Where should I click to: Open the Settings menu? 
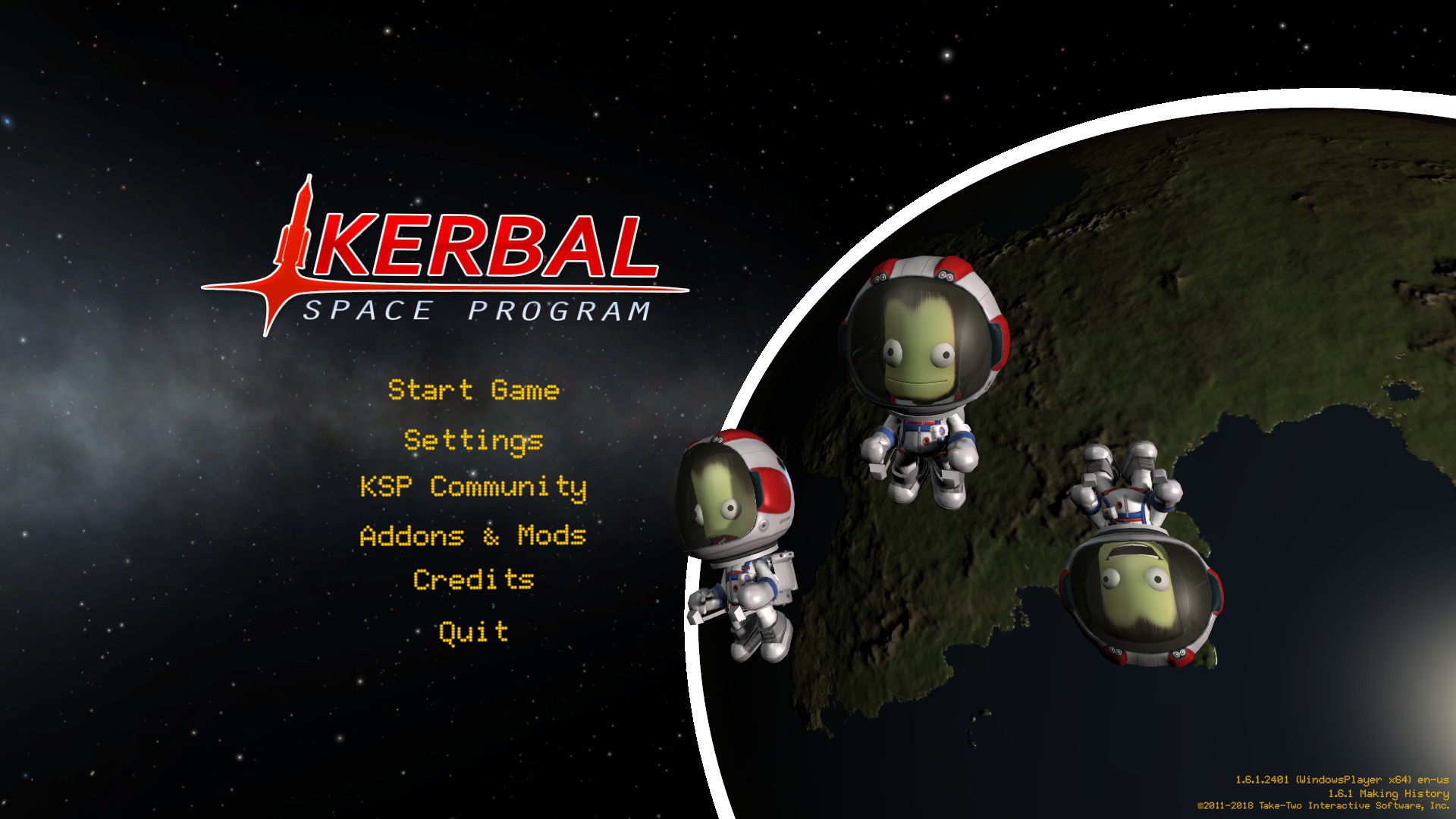point(473,440)
